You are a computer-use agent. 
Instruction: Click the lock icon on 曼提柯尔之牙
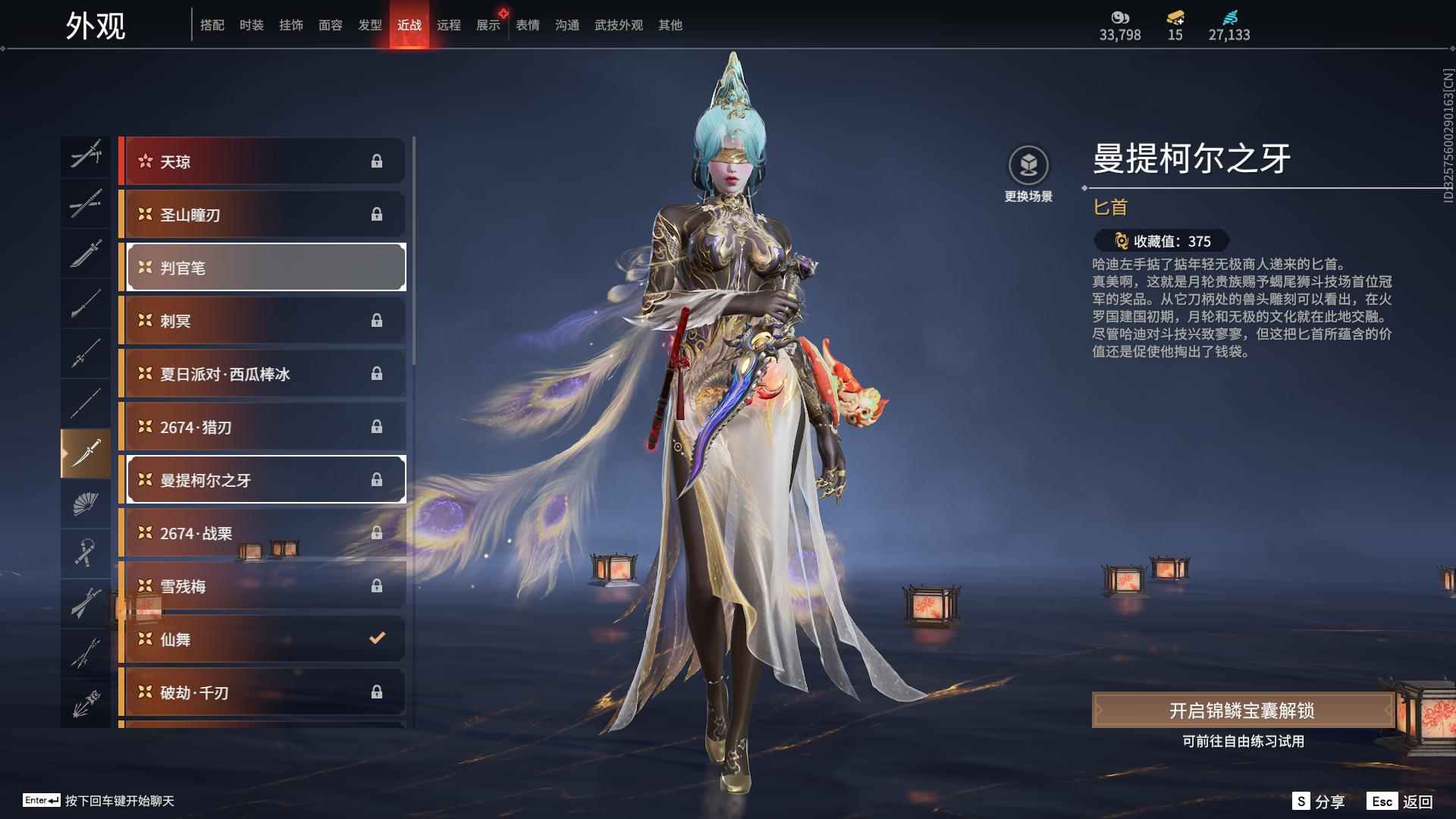[378, 479]
